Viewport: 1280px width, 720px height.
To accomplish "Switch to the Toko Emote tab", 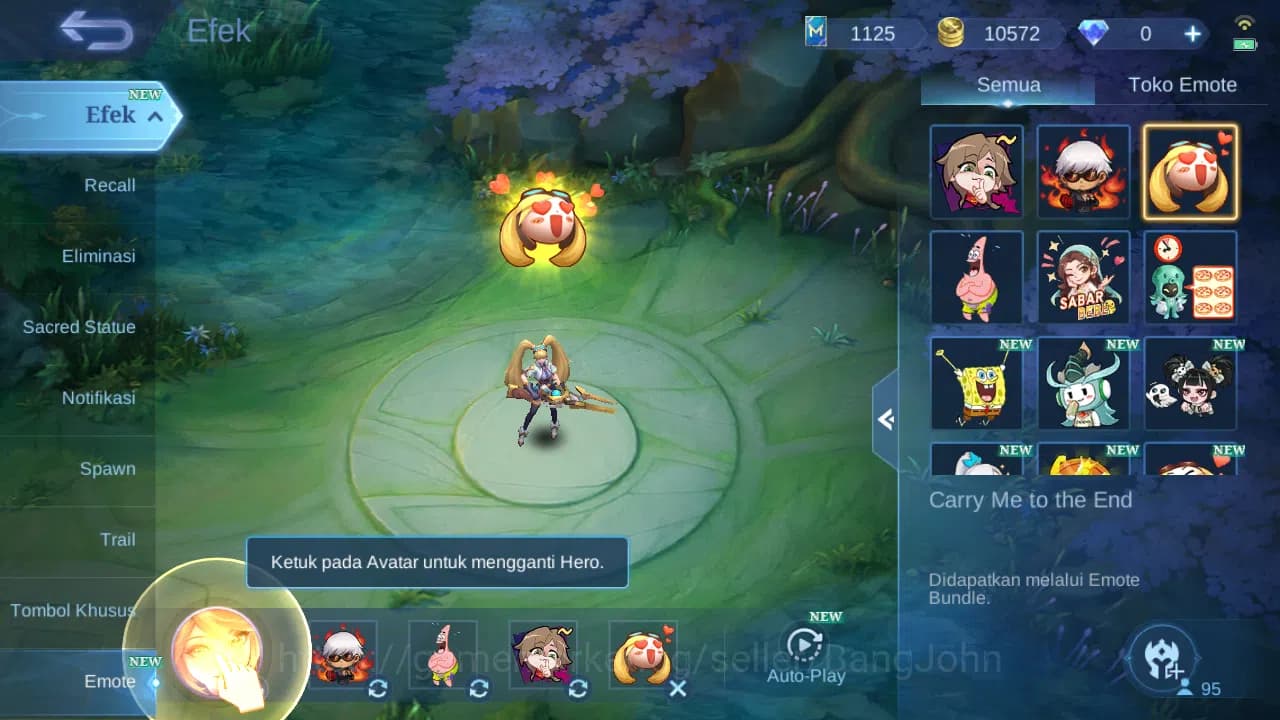I will 1183,85.
